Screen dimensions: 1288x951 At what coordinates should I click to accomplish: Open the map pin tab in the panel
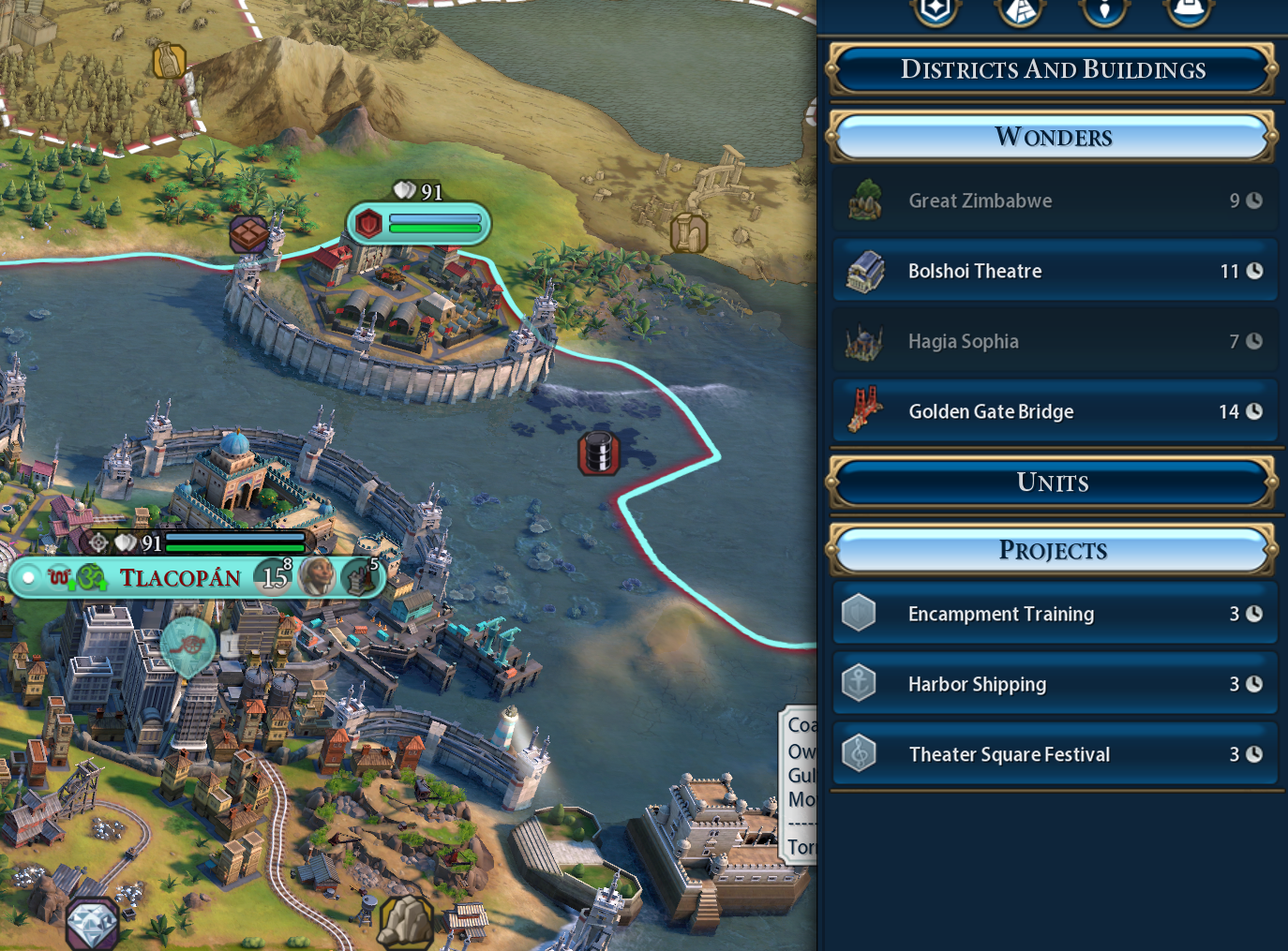coord(1104,9)
